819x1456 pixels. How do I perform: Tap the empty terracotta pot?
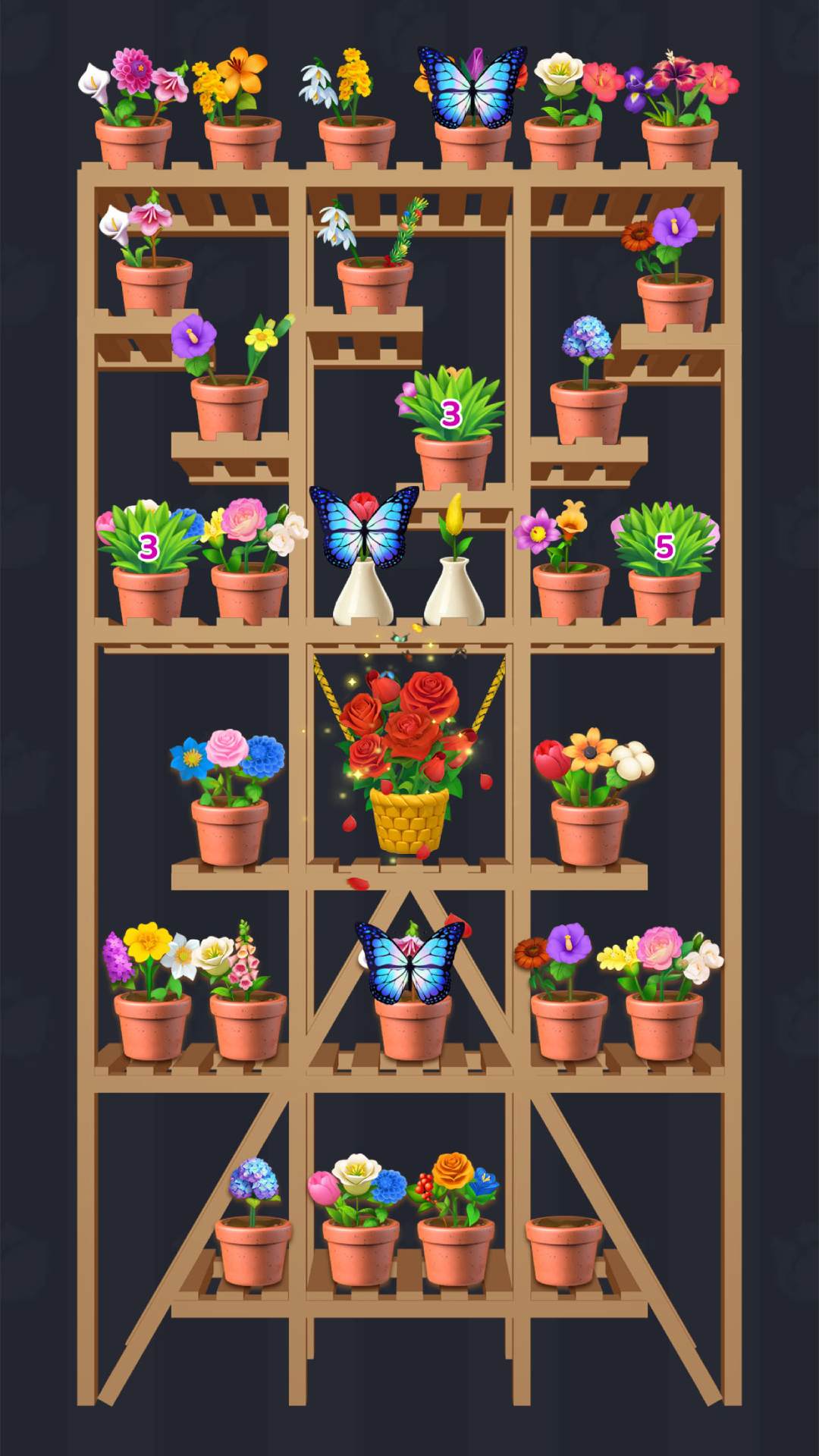click(563, 1250)
